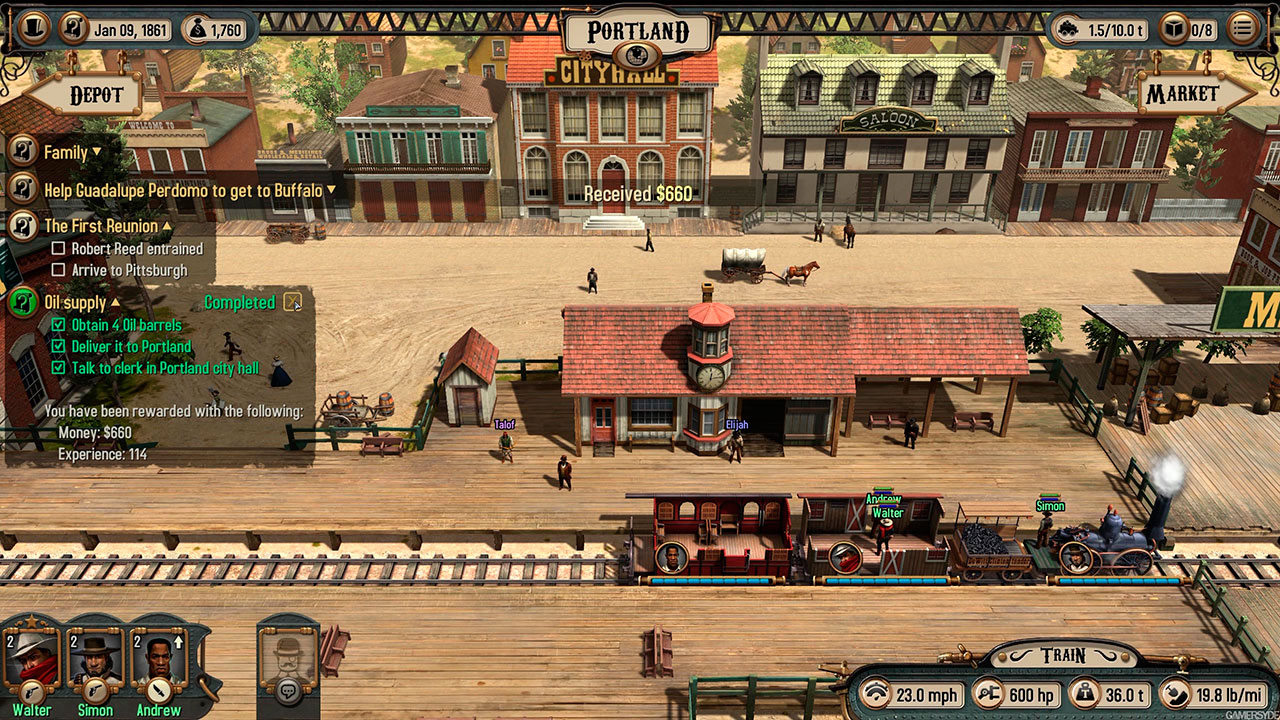Collapse The First Reunion quest
Viewport: 1280px width, 720px height.
[x=167, y=226]
